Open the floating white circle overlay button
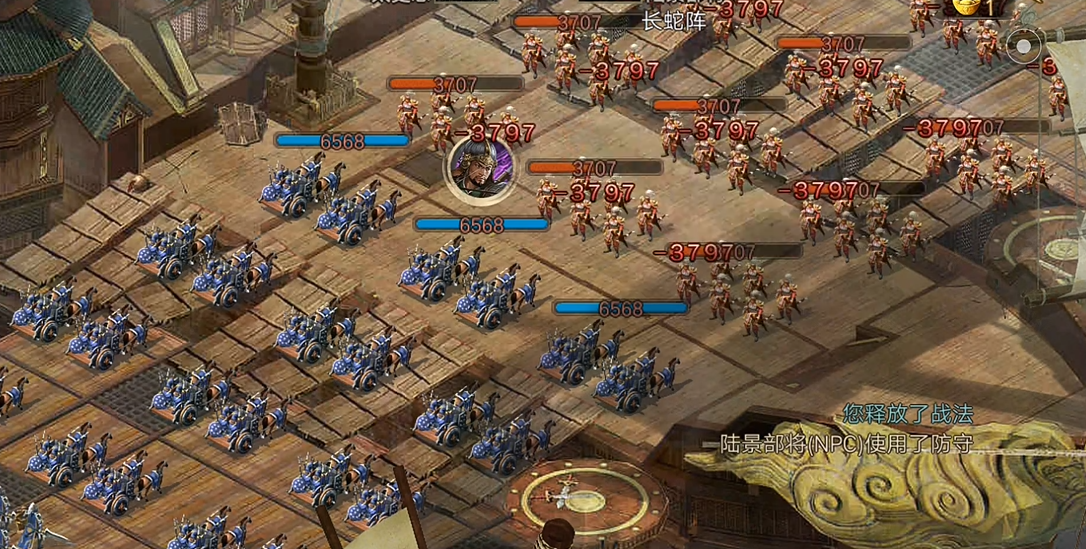 1024,46
